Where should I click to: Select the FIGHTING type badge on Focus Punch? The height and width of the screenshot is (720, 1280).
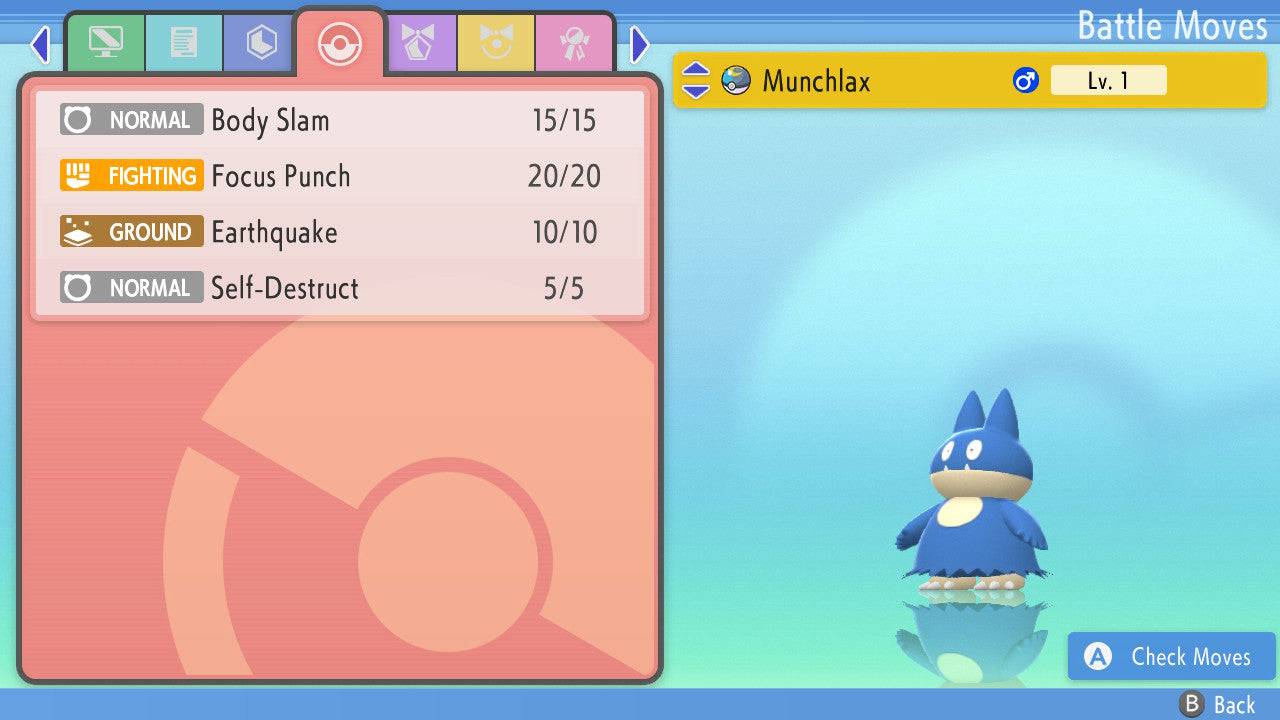131,175
